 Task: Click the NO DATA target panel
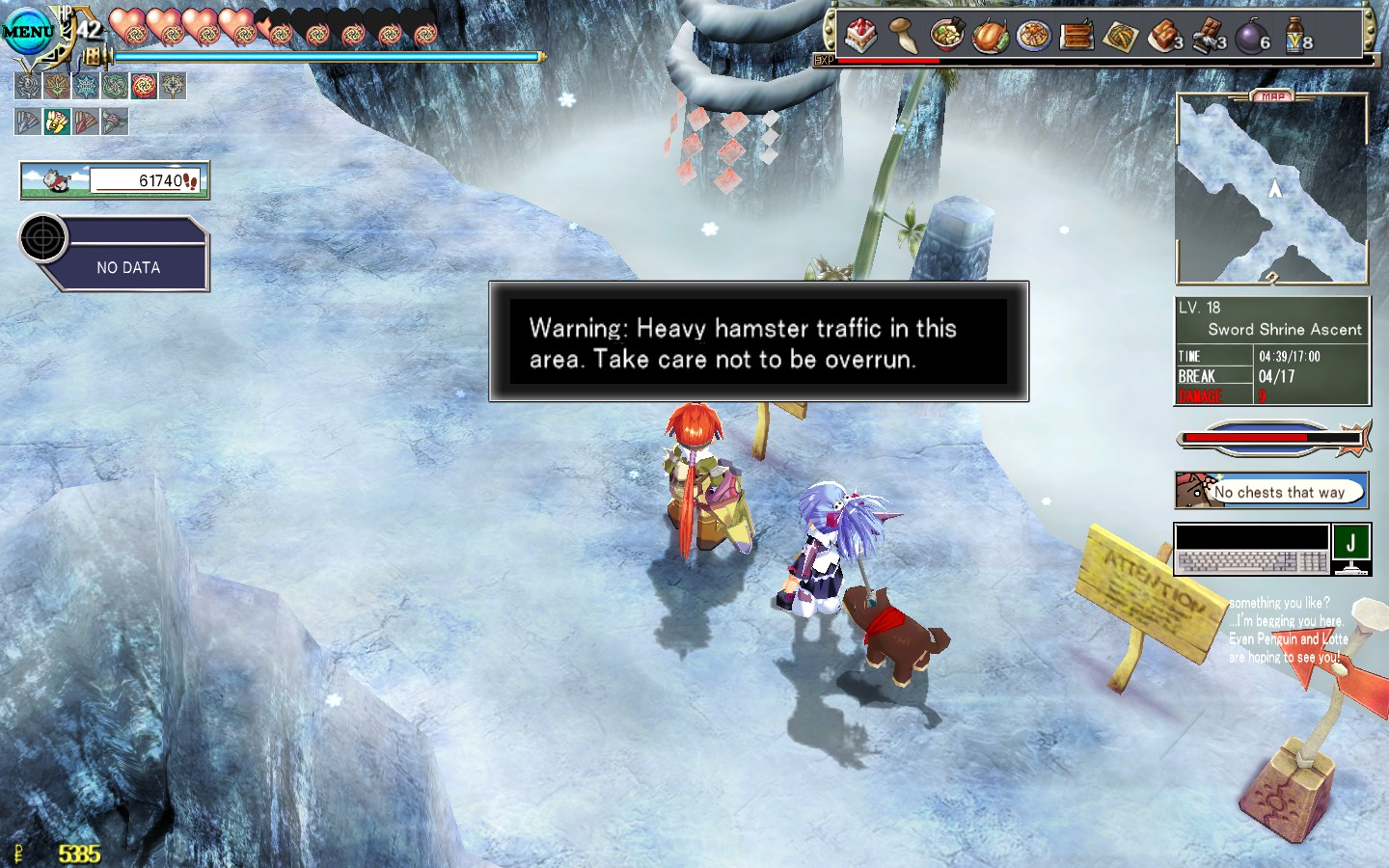pos(127,256)
